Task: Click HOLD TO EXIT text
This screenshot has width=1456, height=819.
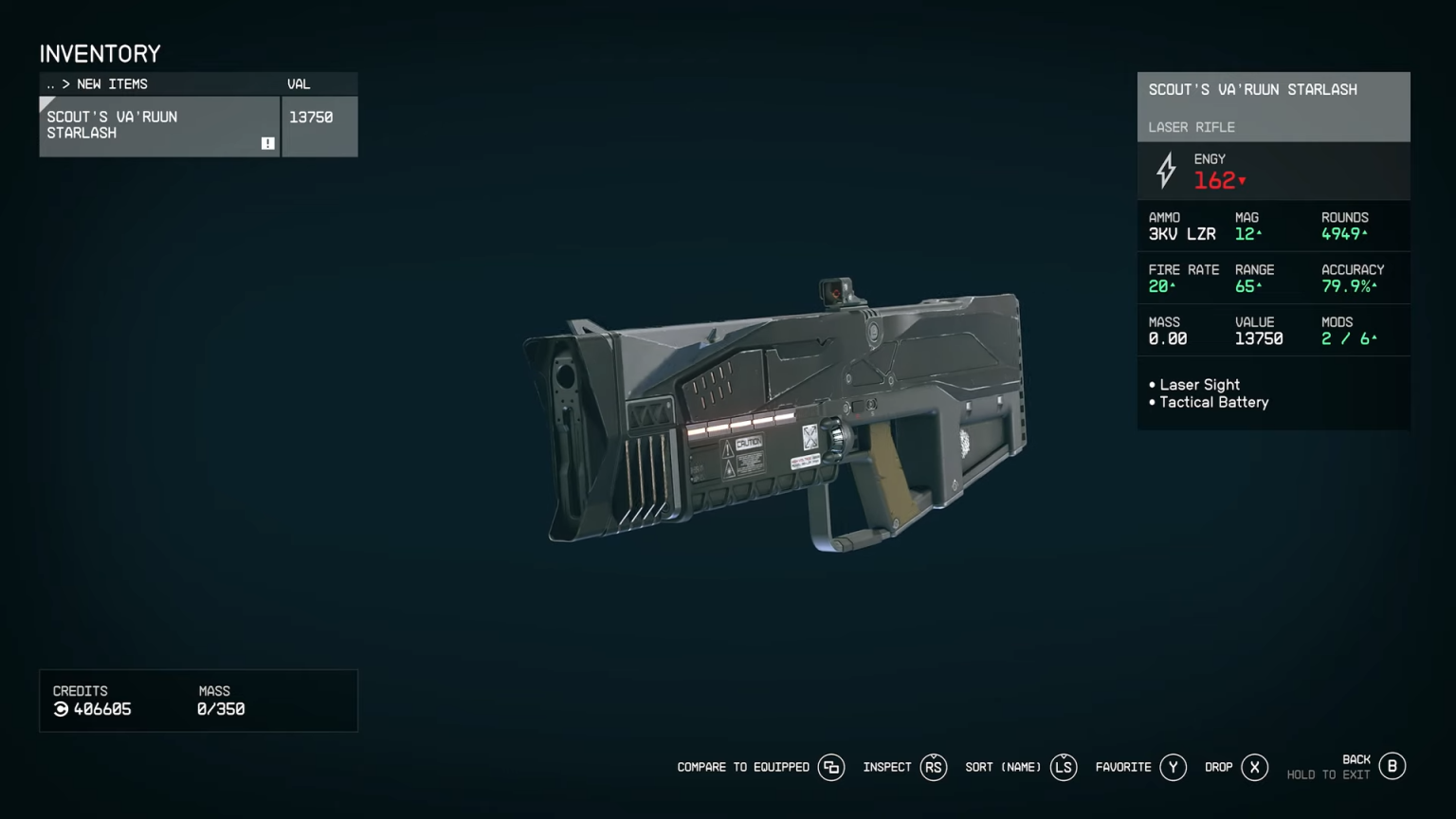Action: [x=1329, y=774]
